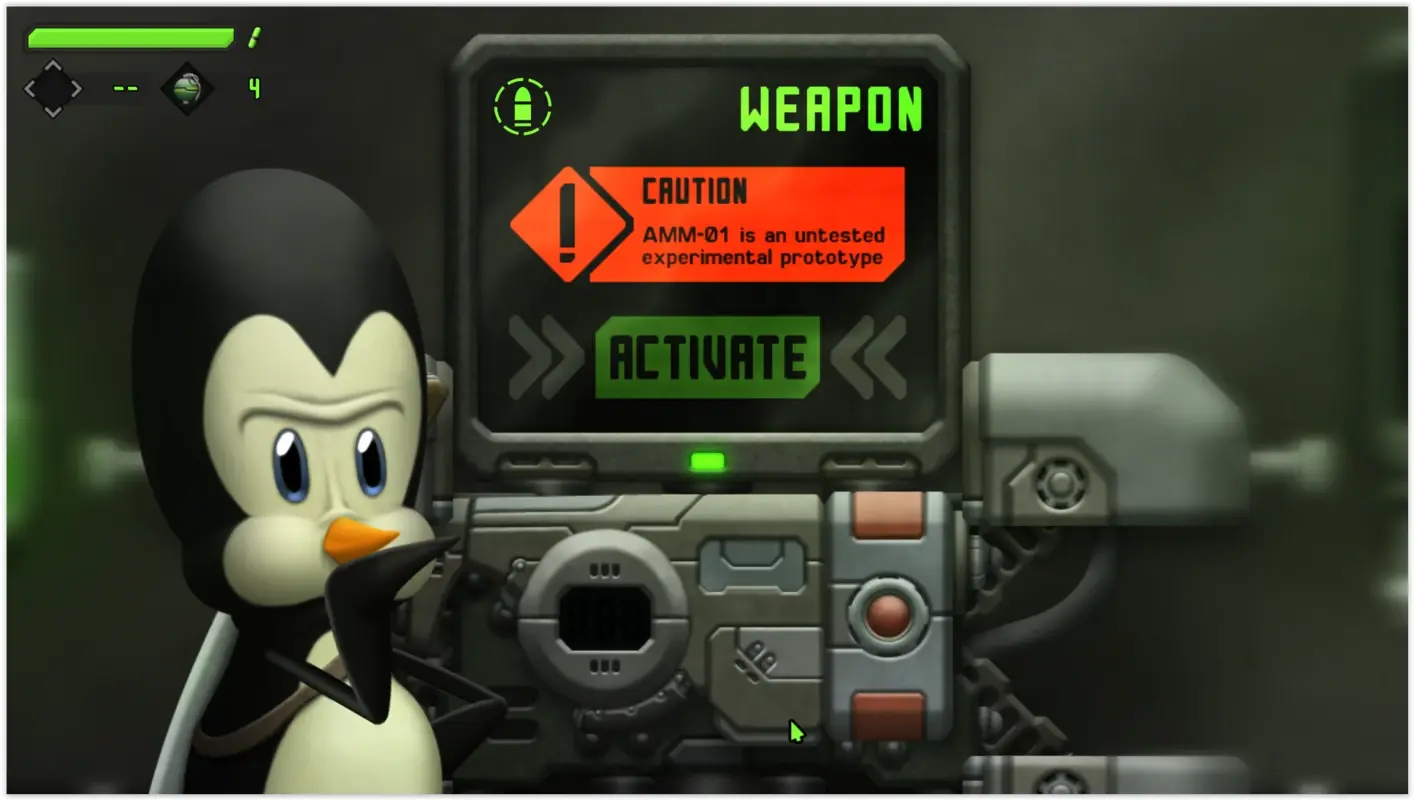Click the grenade count number 4
Screen dimensions: 1414x800
pyautogui.click(x=254, y=89)
